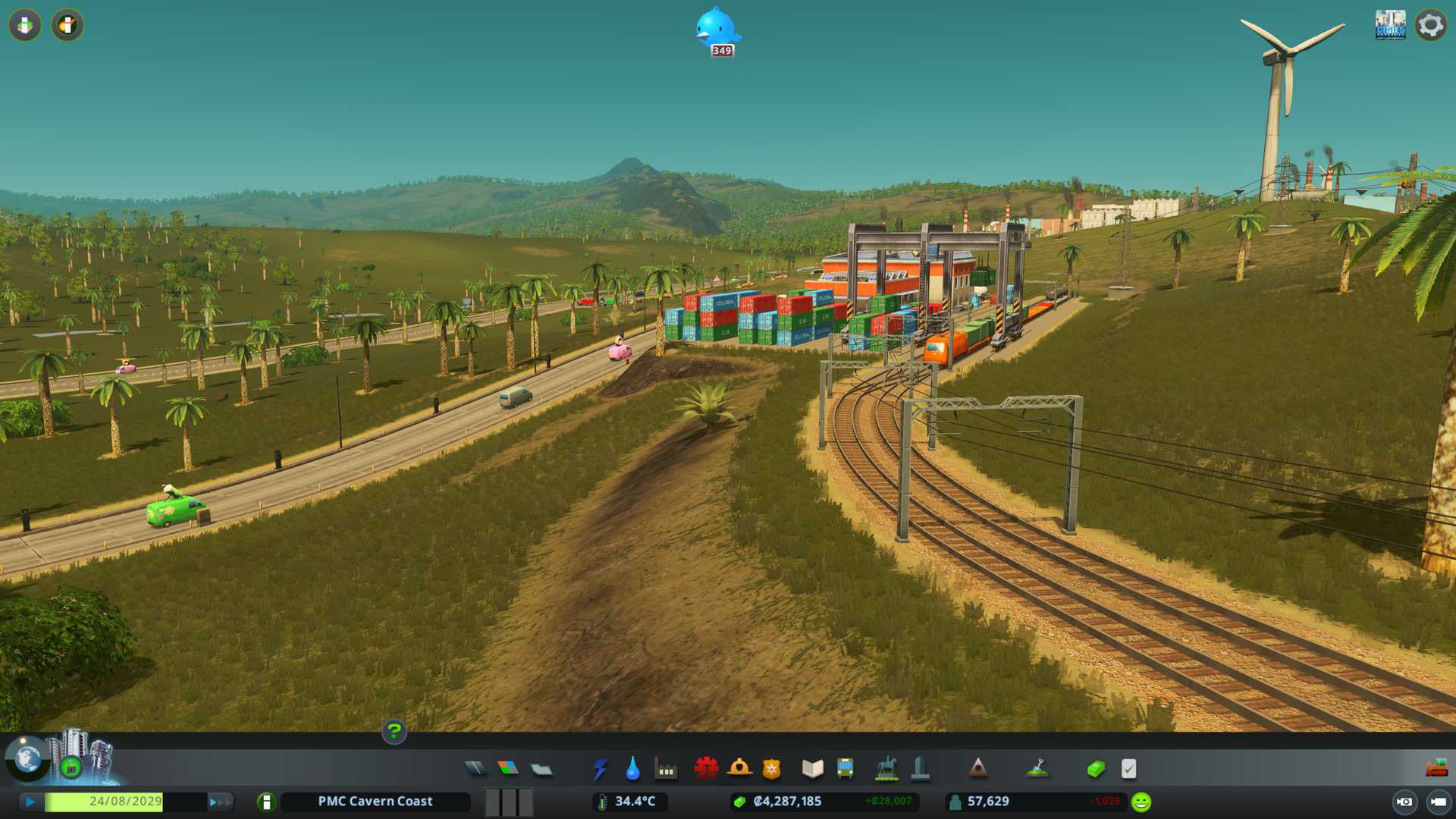Open the Chirper bird feed
Viewport: 1456px width, 819px height.
tap(716, 29)
